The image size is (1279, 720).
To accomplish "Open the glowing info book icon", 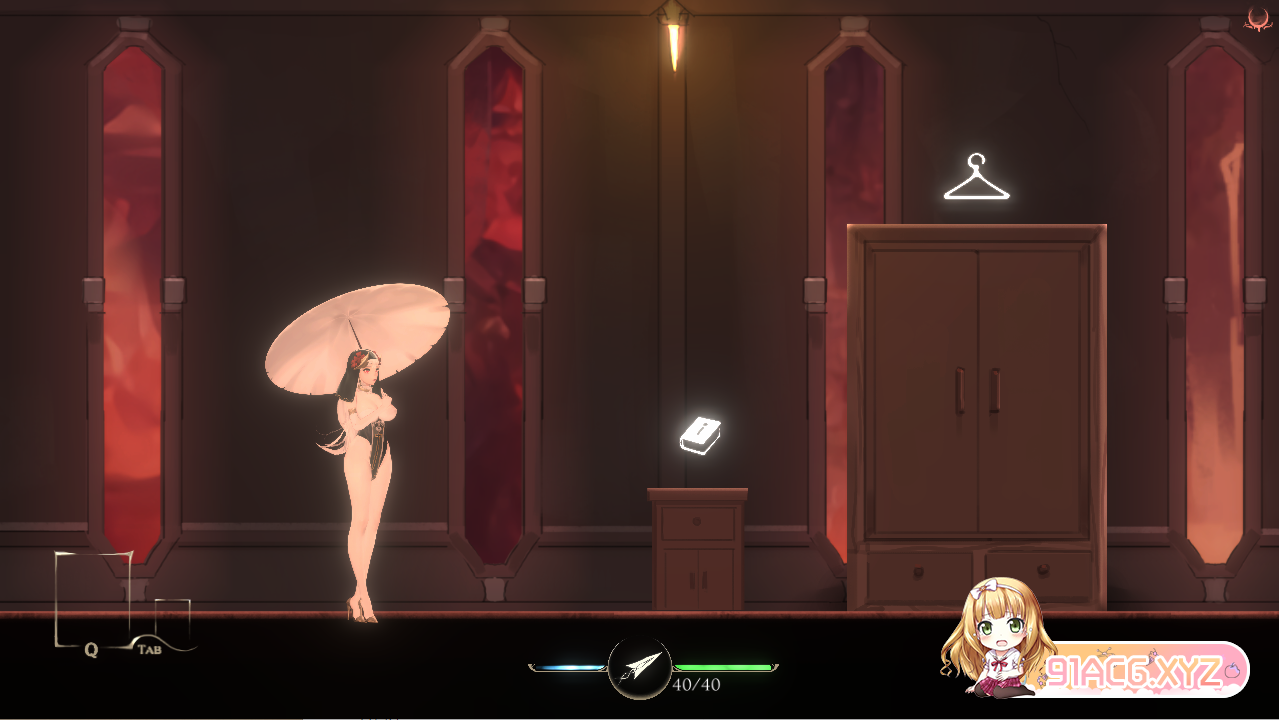I will [x=700, y=434].
